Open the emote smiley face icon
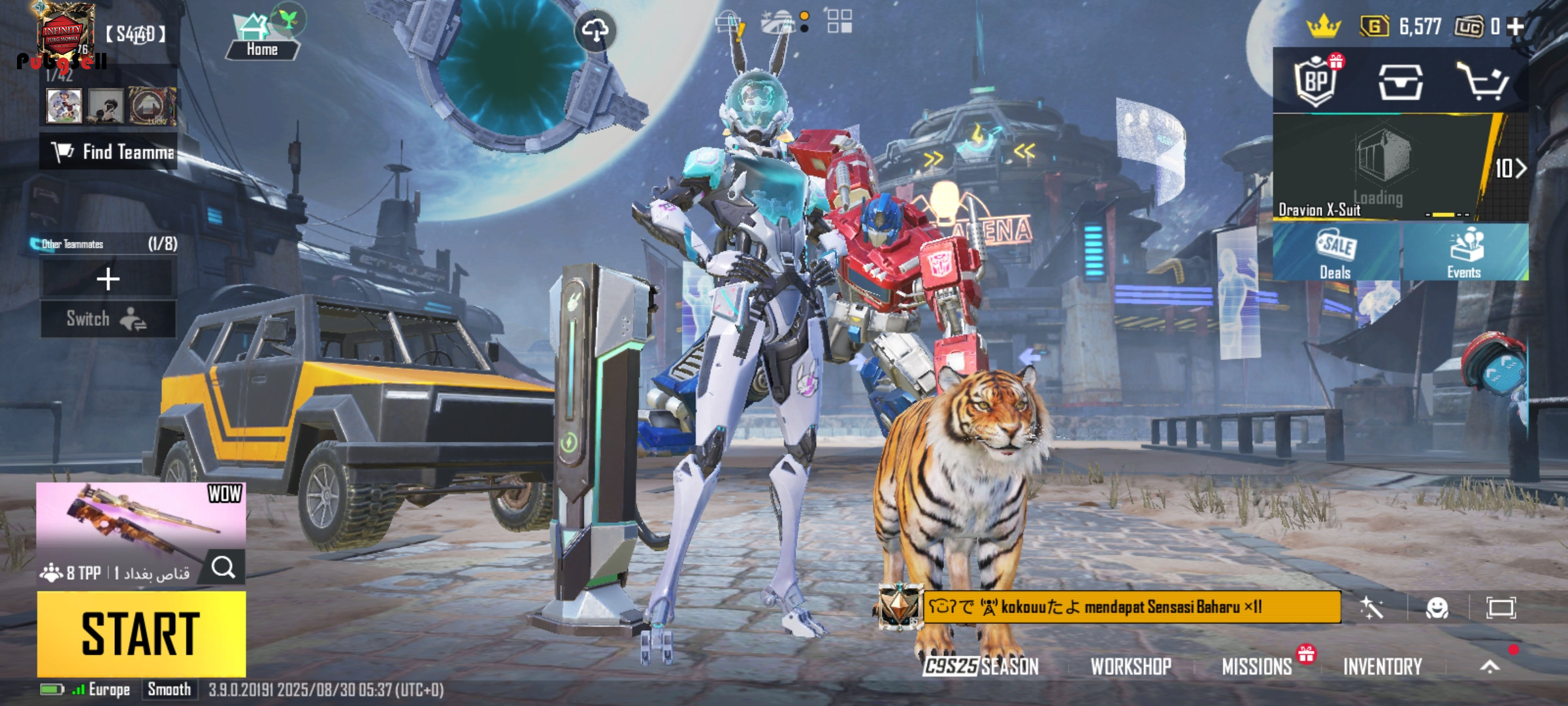This screenshot has height=706, width=1568. pos(1437,608)
